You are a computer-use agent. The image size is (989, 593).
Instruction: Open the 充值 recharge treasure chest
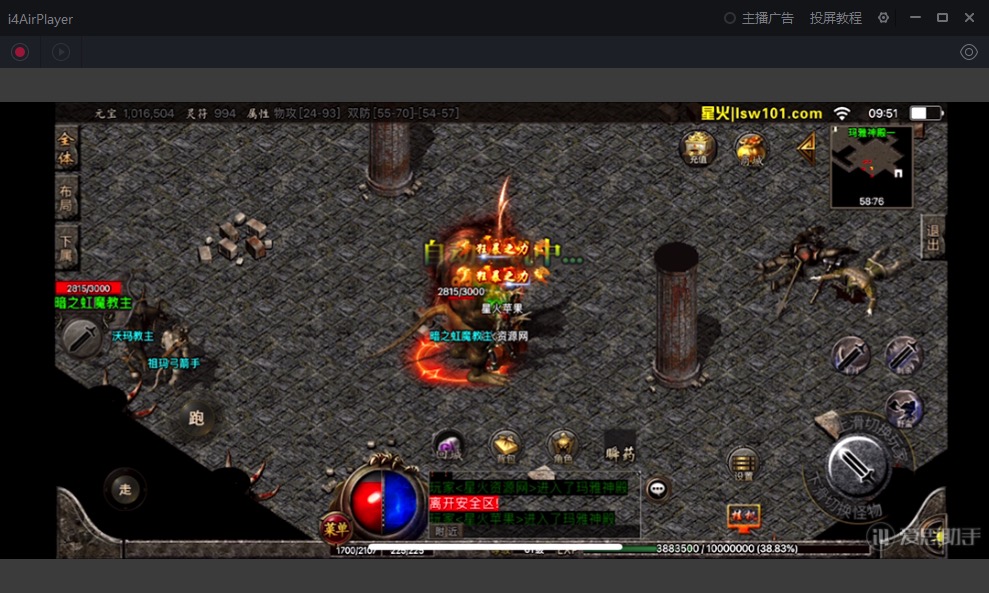click(x=697, y=150)
